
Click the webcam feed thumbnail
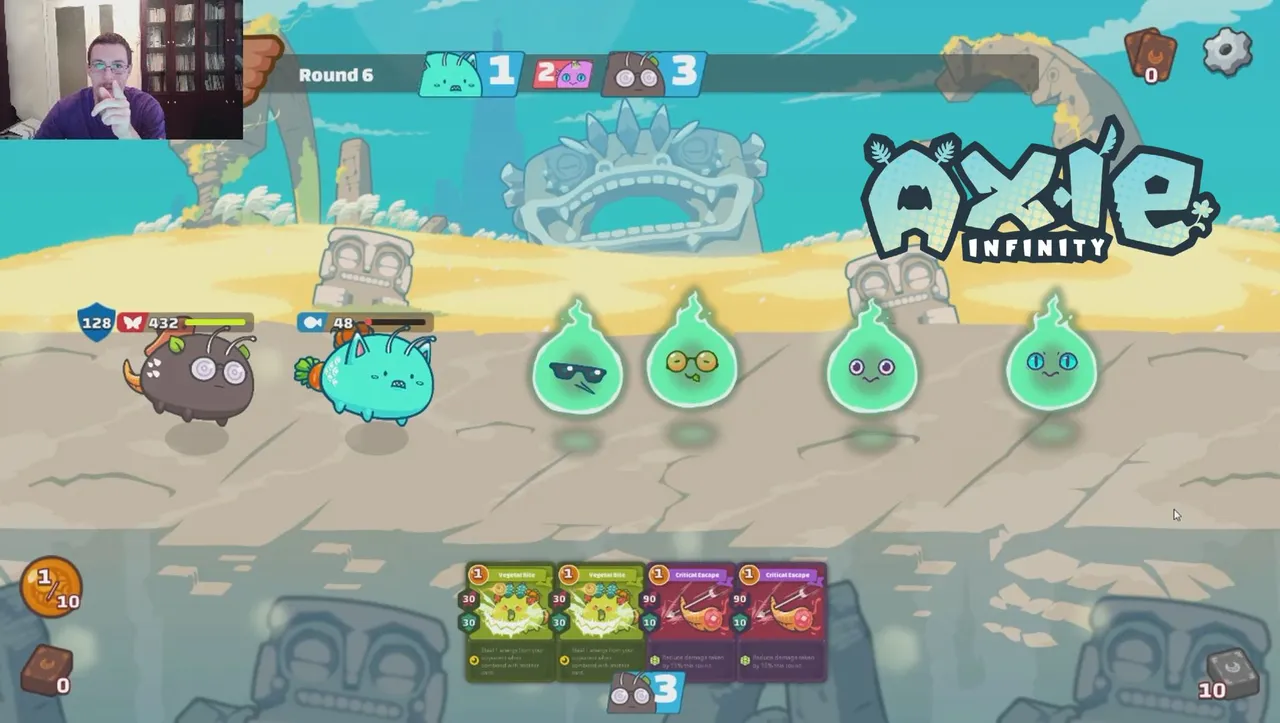tap(120, 68)
